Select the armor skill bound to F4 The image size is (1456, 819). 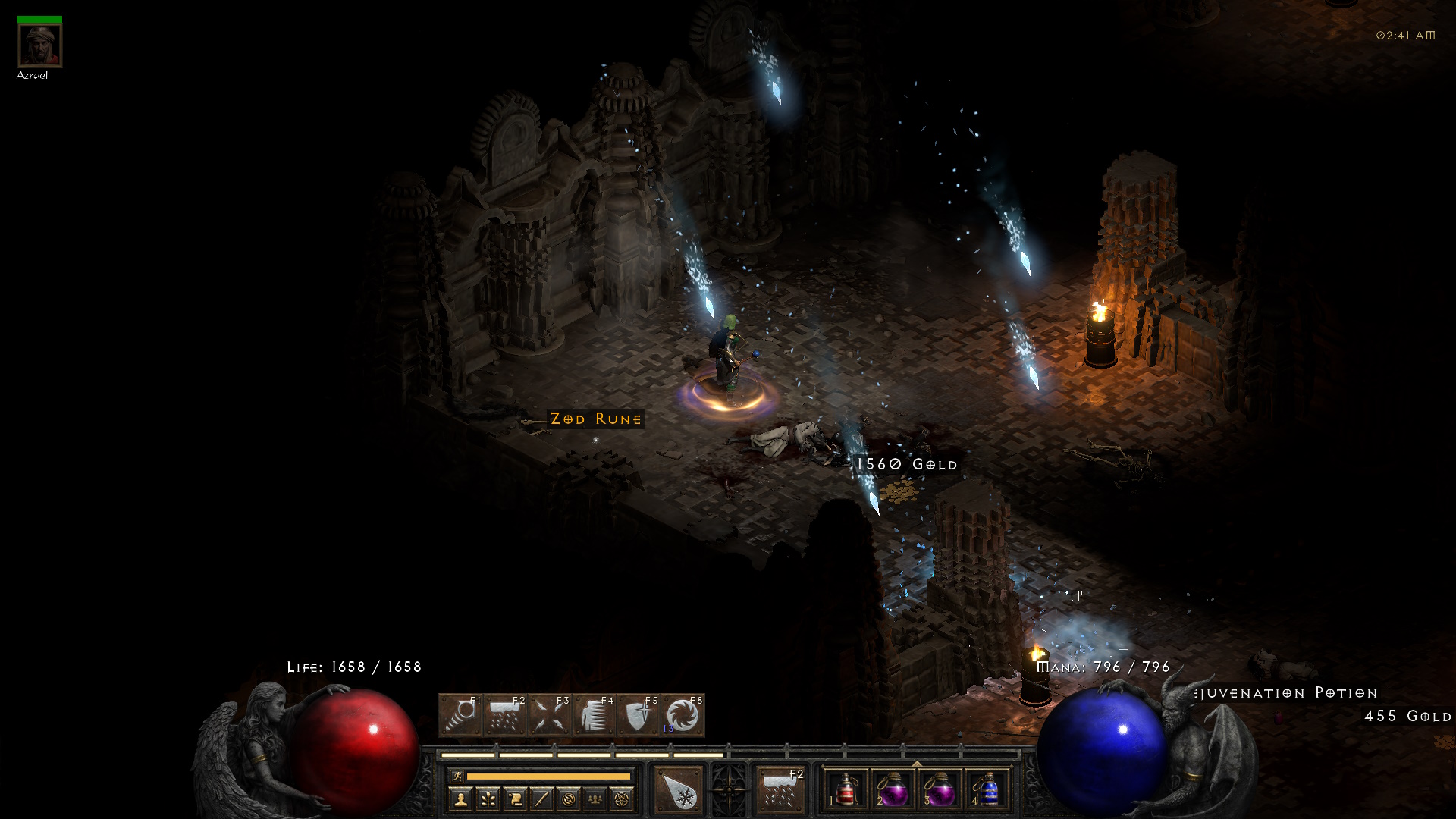(x=594, y=715)
